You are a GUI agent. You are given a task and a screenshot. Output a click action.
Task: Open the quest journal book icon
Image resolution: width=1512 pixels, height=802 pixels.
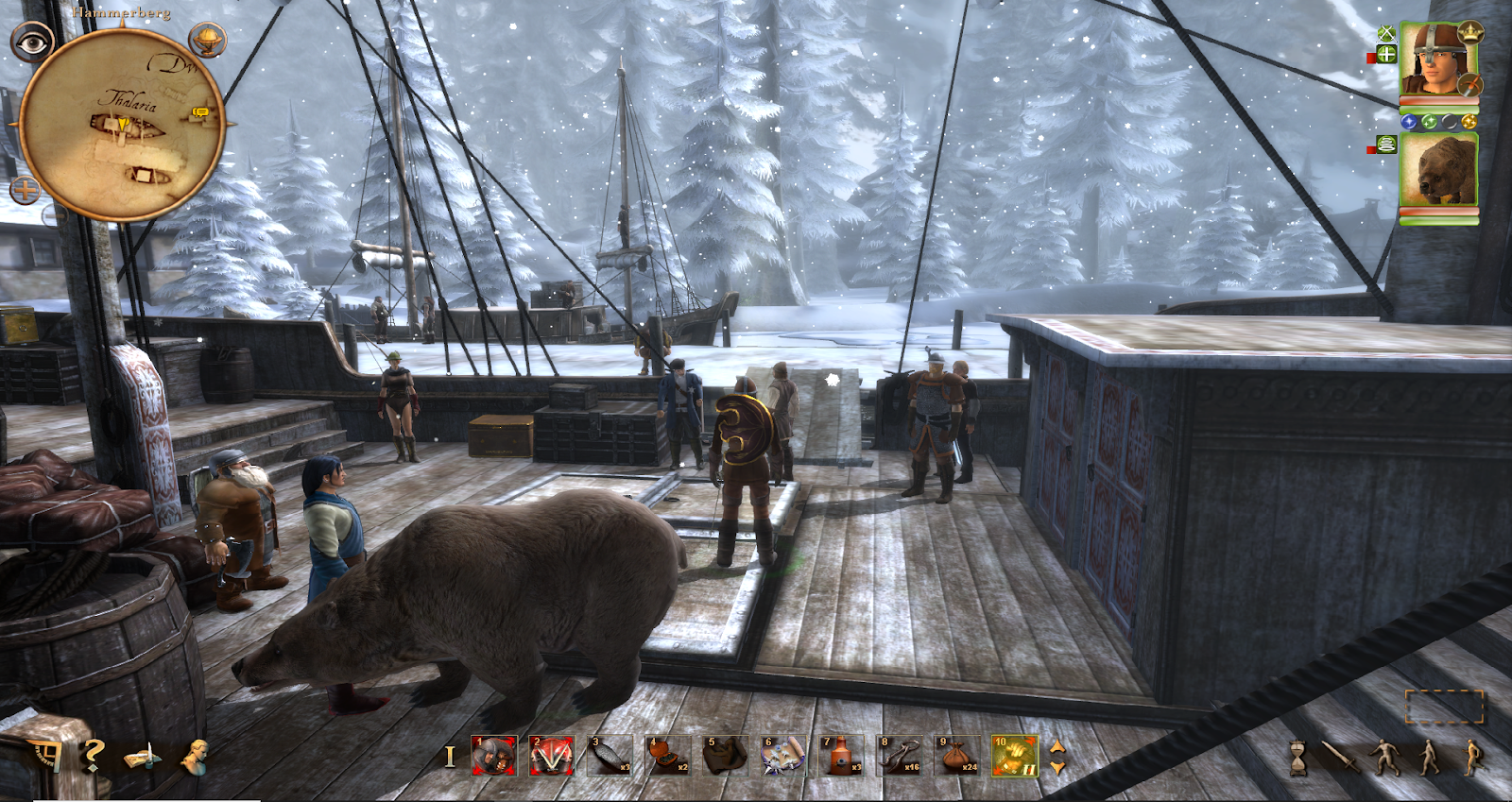[143, 757]
